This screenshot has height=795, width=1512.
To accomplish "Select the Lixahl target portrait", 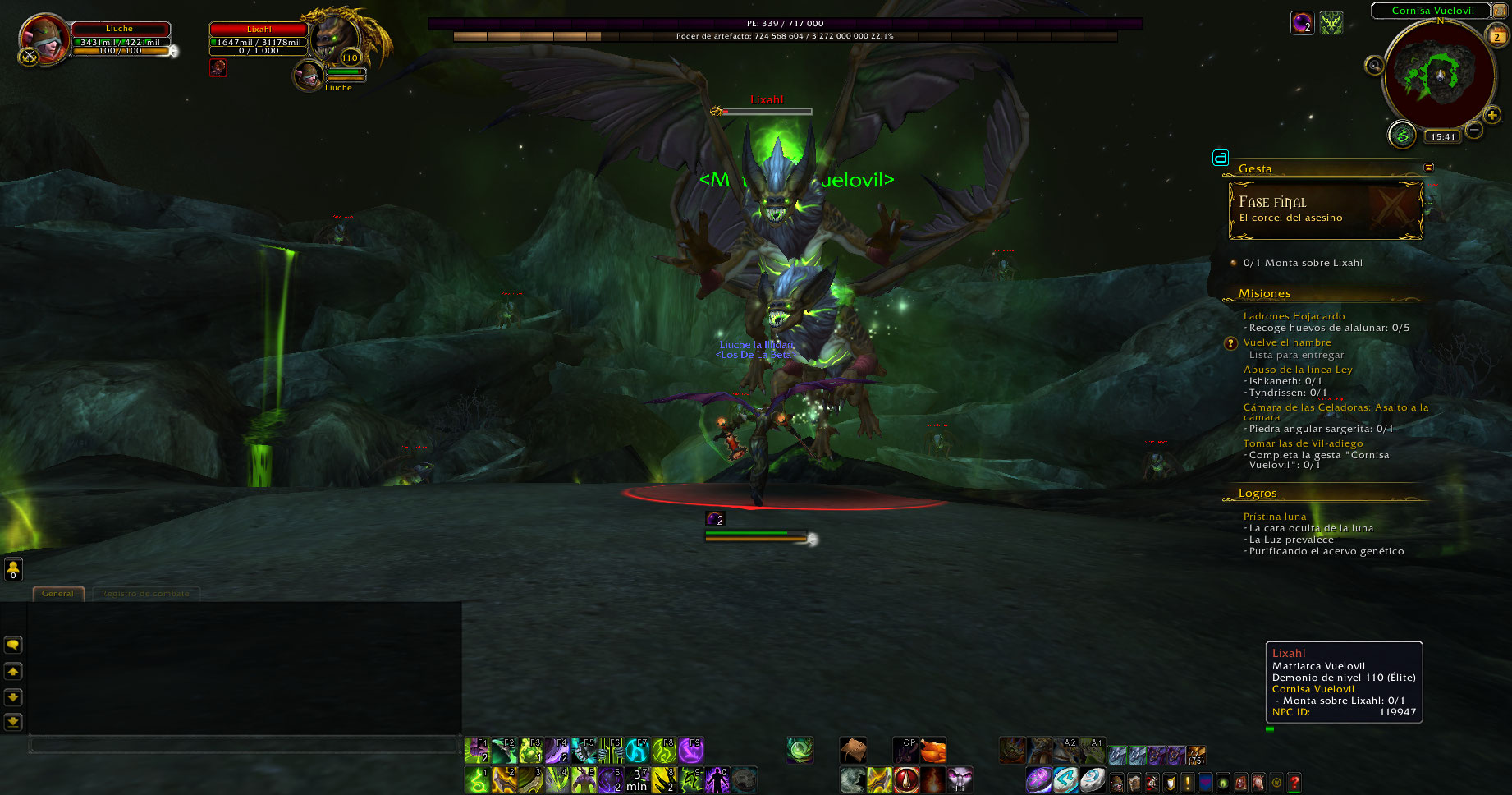I will [335, 37].
